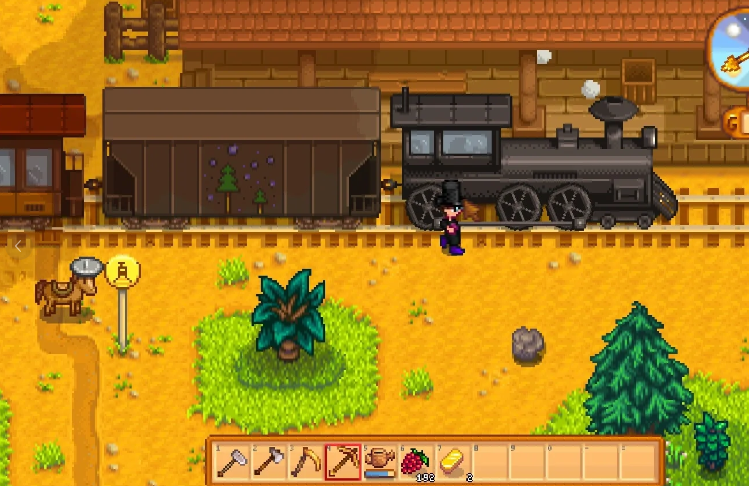Choose the pickaxe in the highlighted slot
This screenshot has width=749, height=486.
coord(343,461)
